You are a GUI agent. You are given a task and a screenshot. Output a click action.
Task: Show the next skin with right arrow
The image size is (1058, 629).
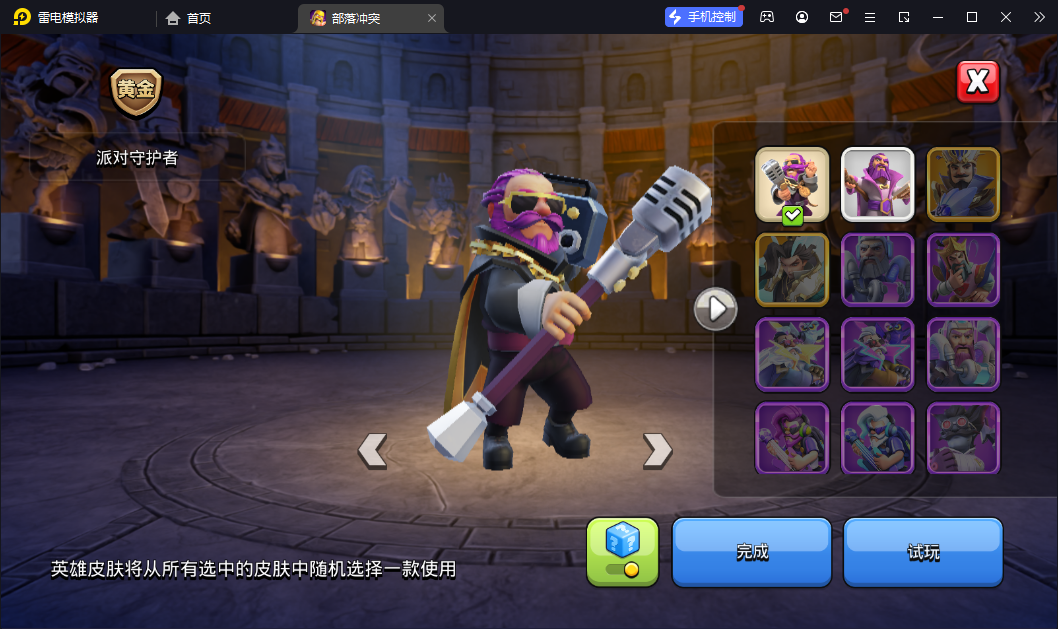(x=657, y=450)
